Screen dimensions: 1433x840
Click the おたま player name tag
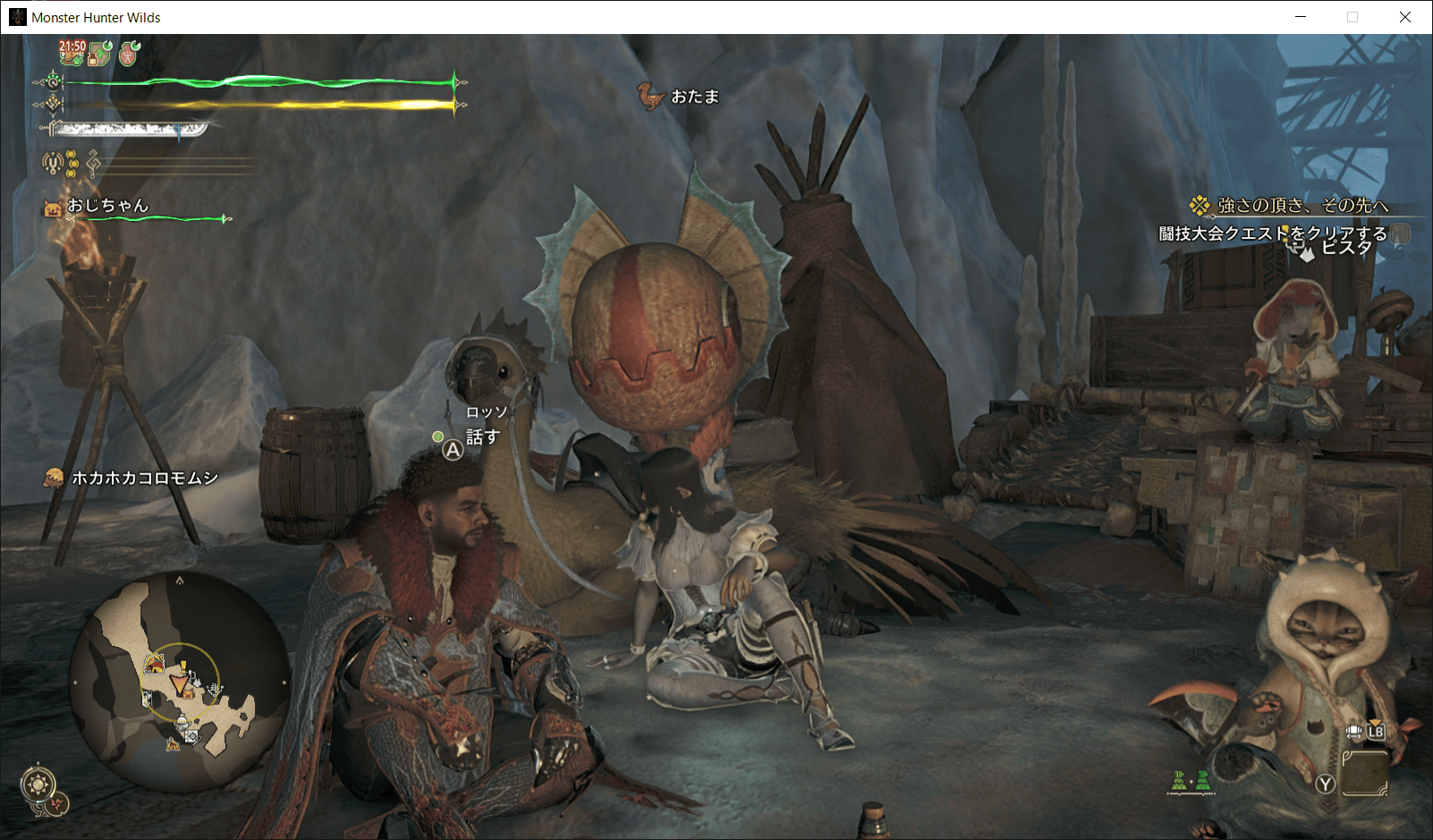(694, 97)
